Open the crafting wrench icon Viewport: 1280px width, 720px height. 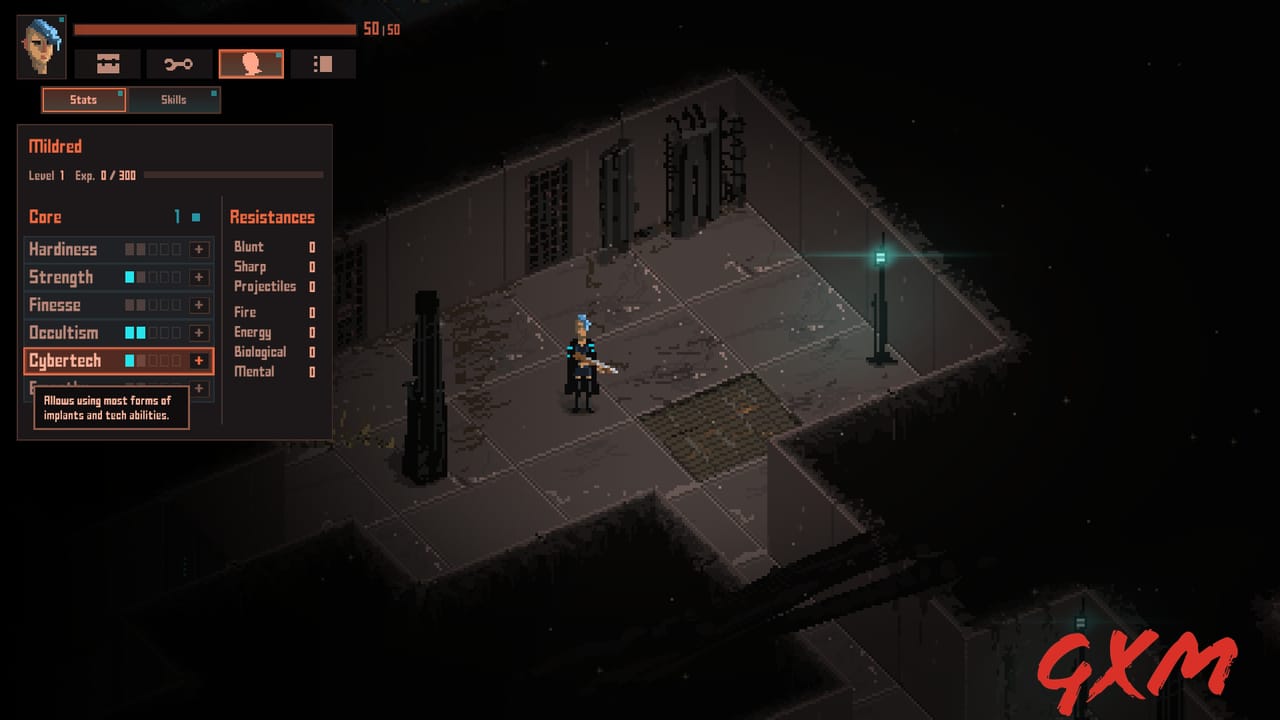(179, 63)
